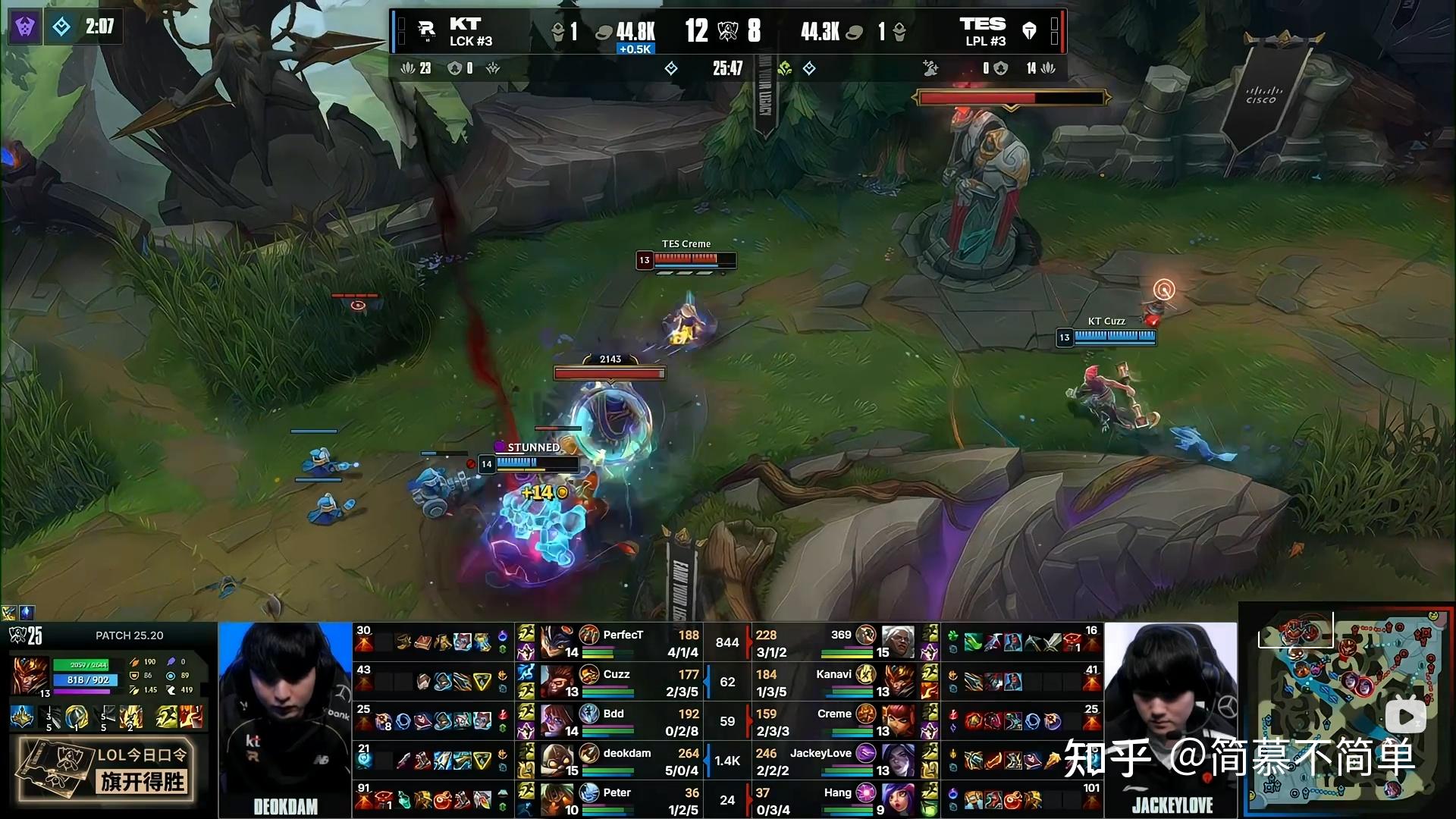Choose Kanavi's champion portrait on the scoreboard
The width and height of the screenshot is (1456, 819).
coord(898,681)
